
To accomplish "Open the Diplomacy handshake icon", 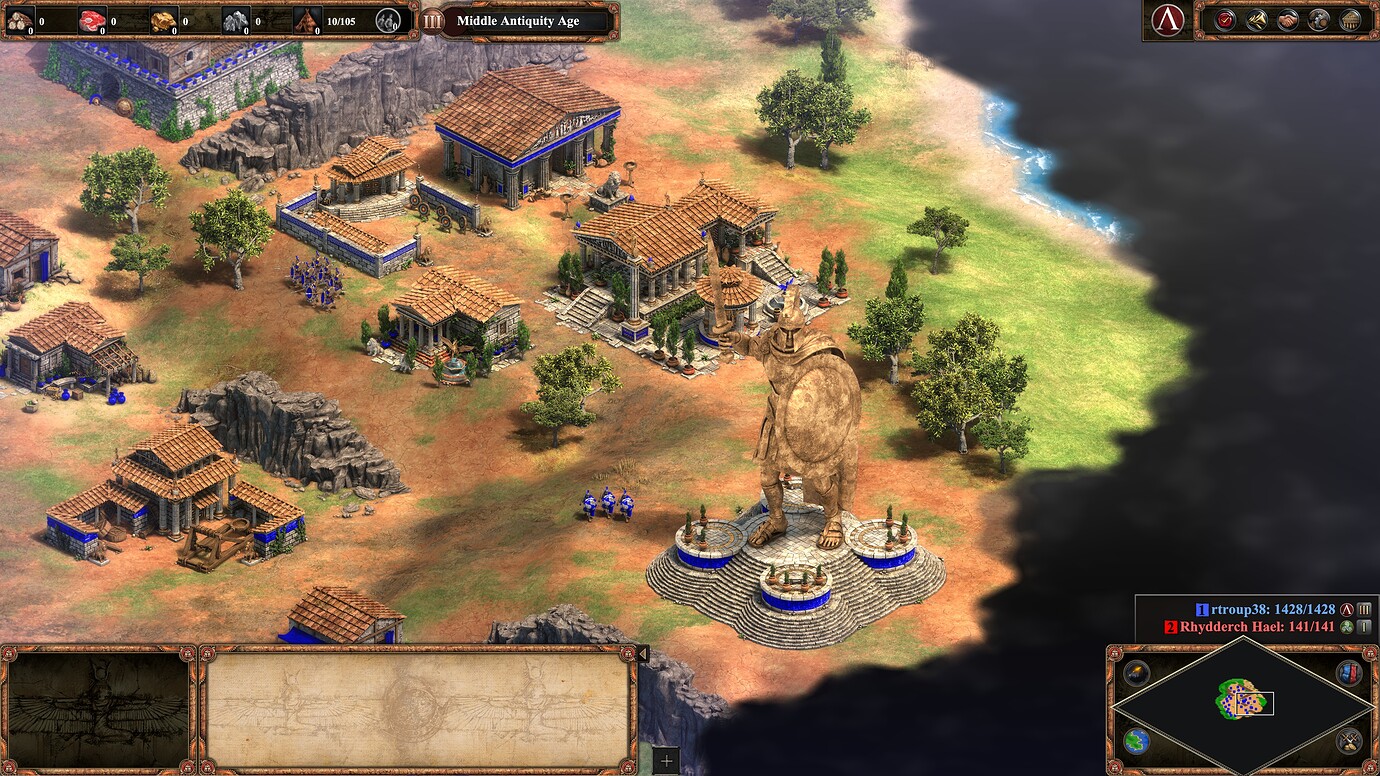I will pos(1286,19).
